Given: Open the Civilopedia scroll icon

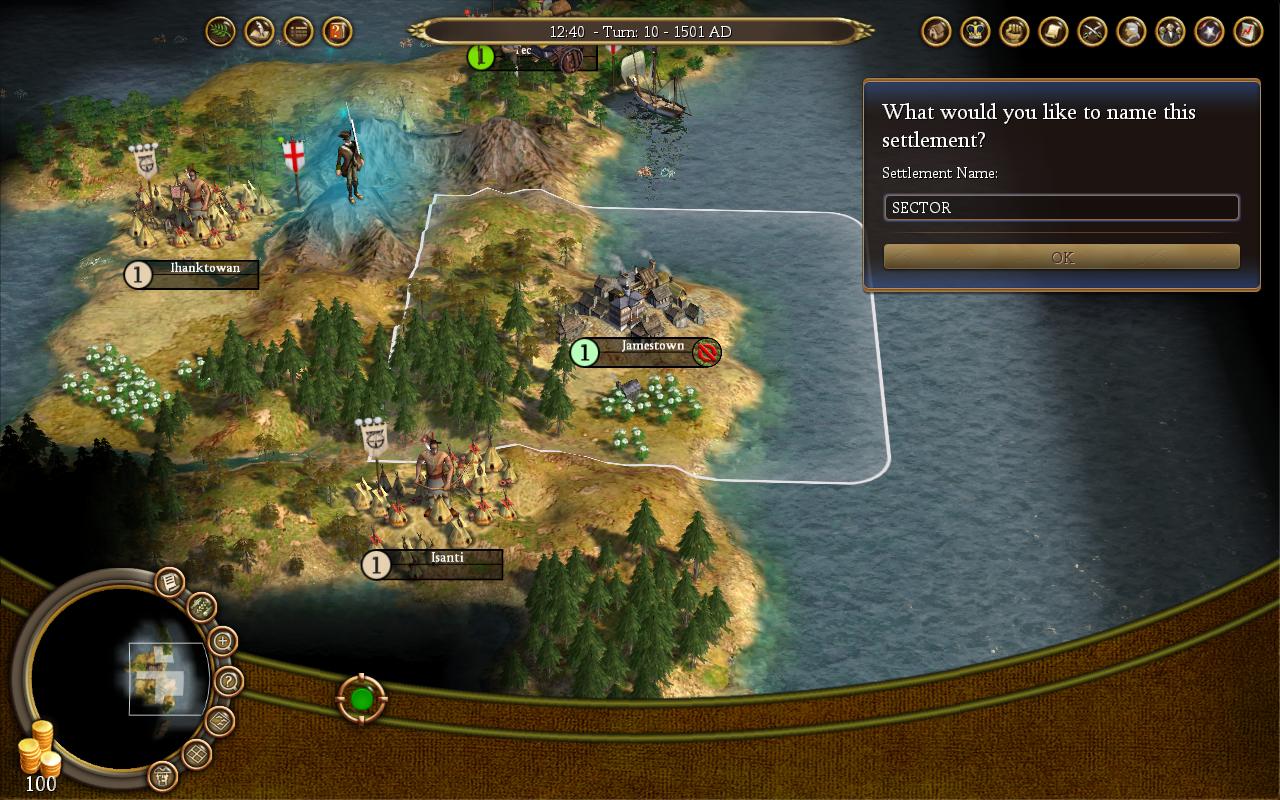Looking at the screenshot, I should pos(1051,31).
